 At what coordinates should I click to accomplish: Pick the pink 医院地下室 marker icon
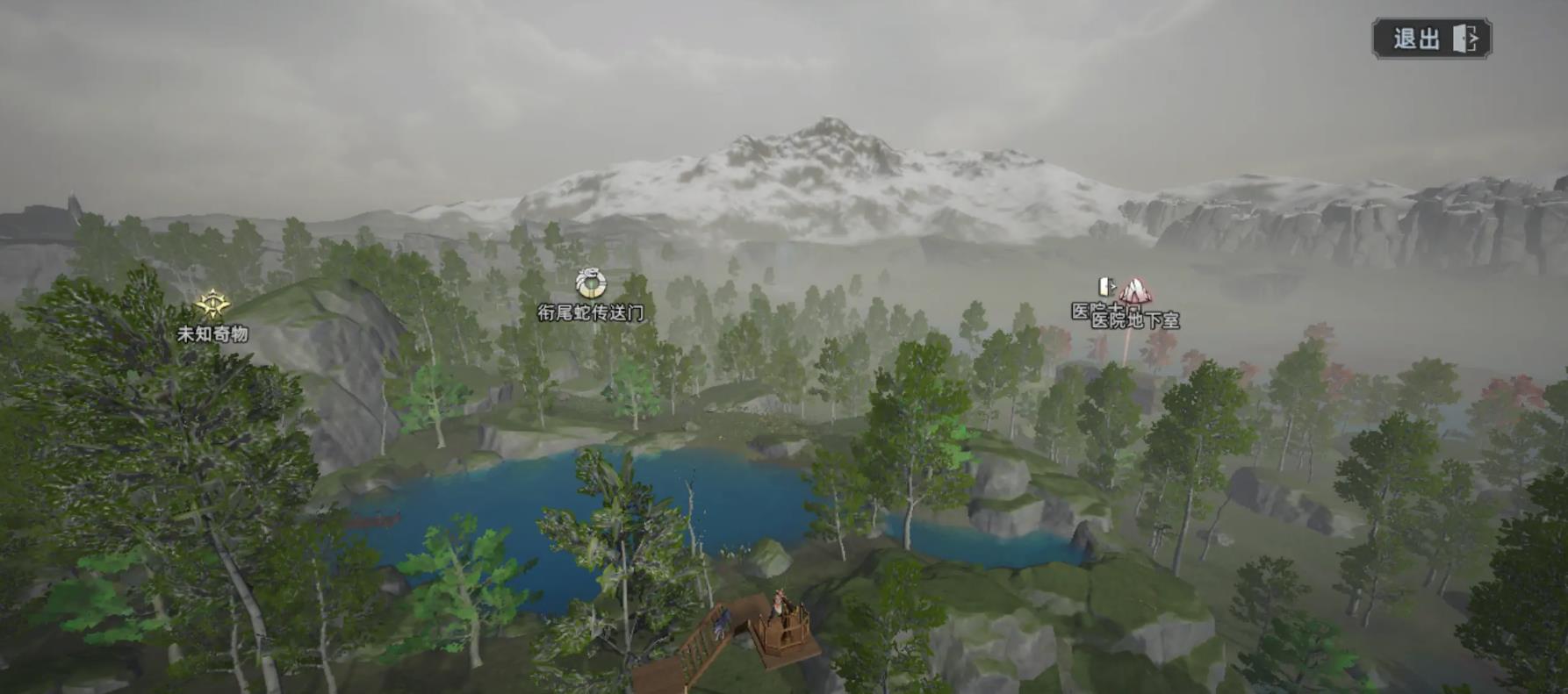click(1134, 291)
